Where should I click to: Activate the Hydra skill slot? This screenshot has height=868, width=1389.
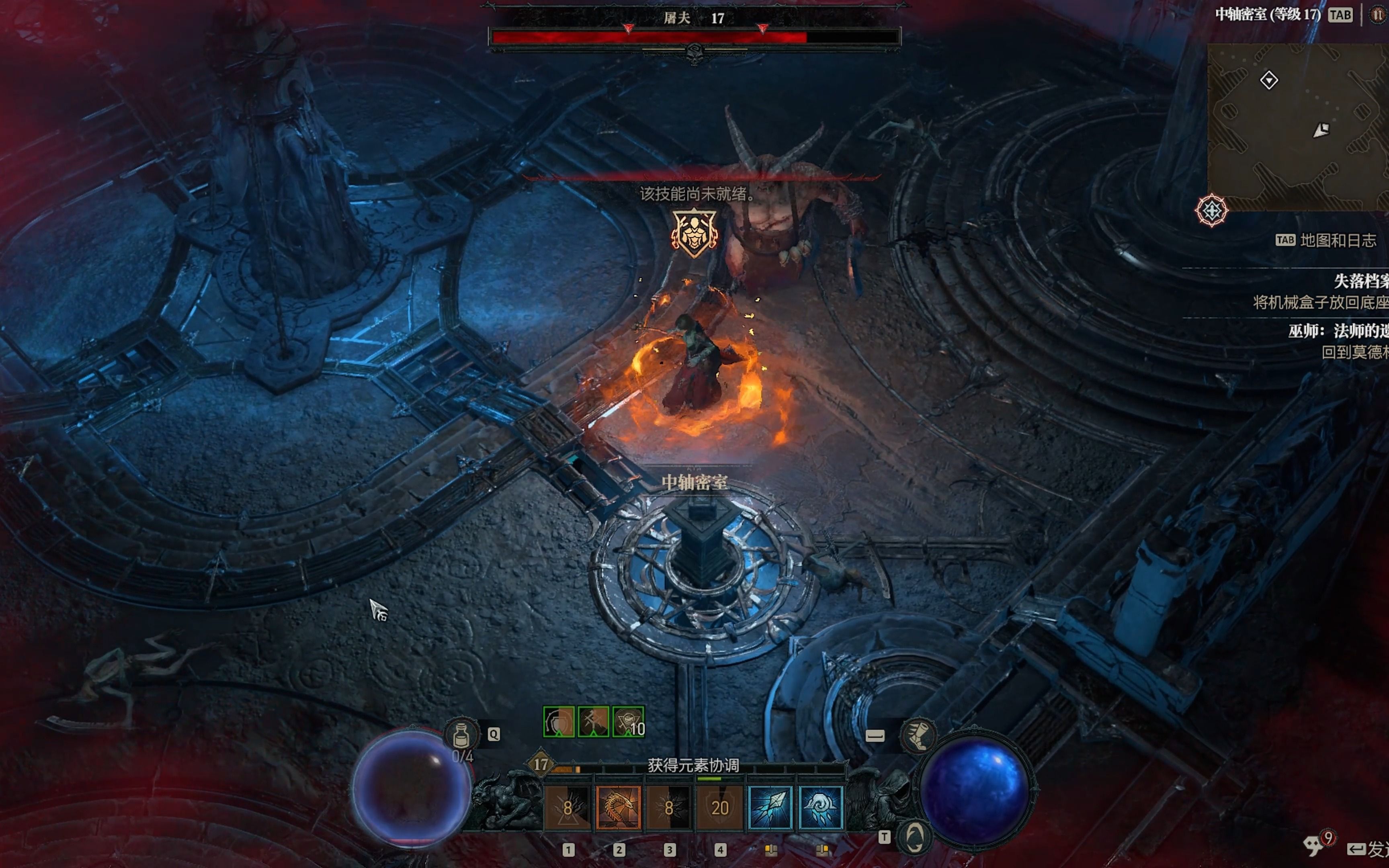click(618, 808)
